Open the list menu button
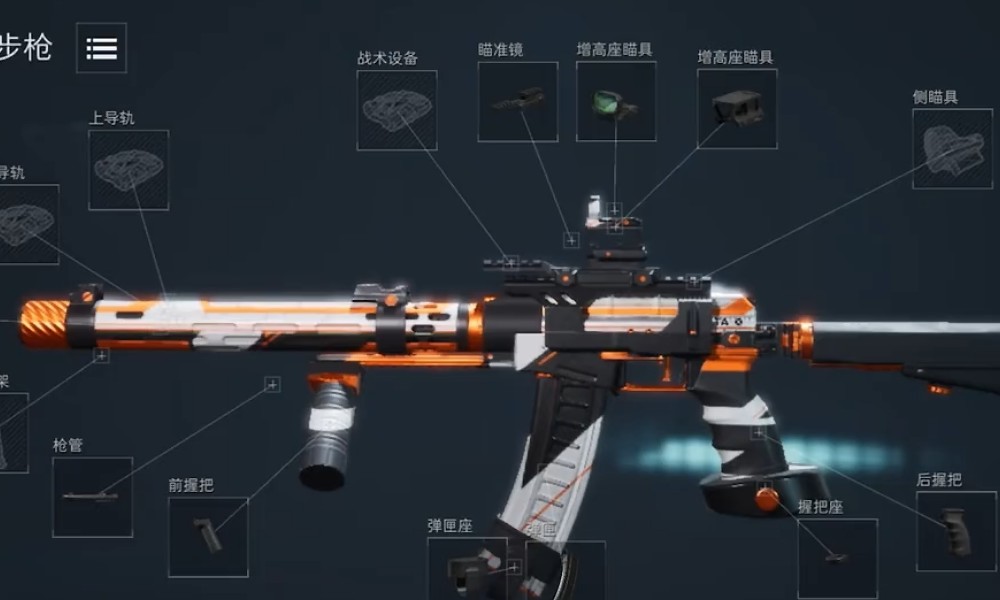Image resolution: width=1000 pixels, height=600 pixels. tap(101, 48)
